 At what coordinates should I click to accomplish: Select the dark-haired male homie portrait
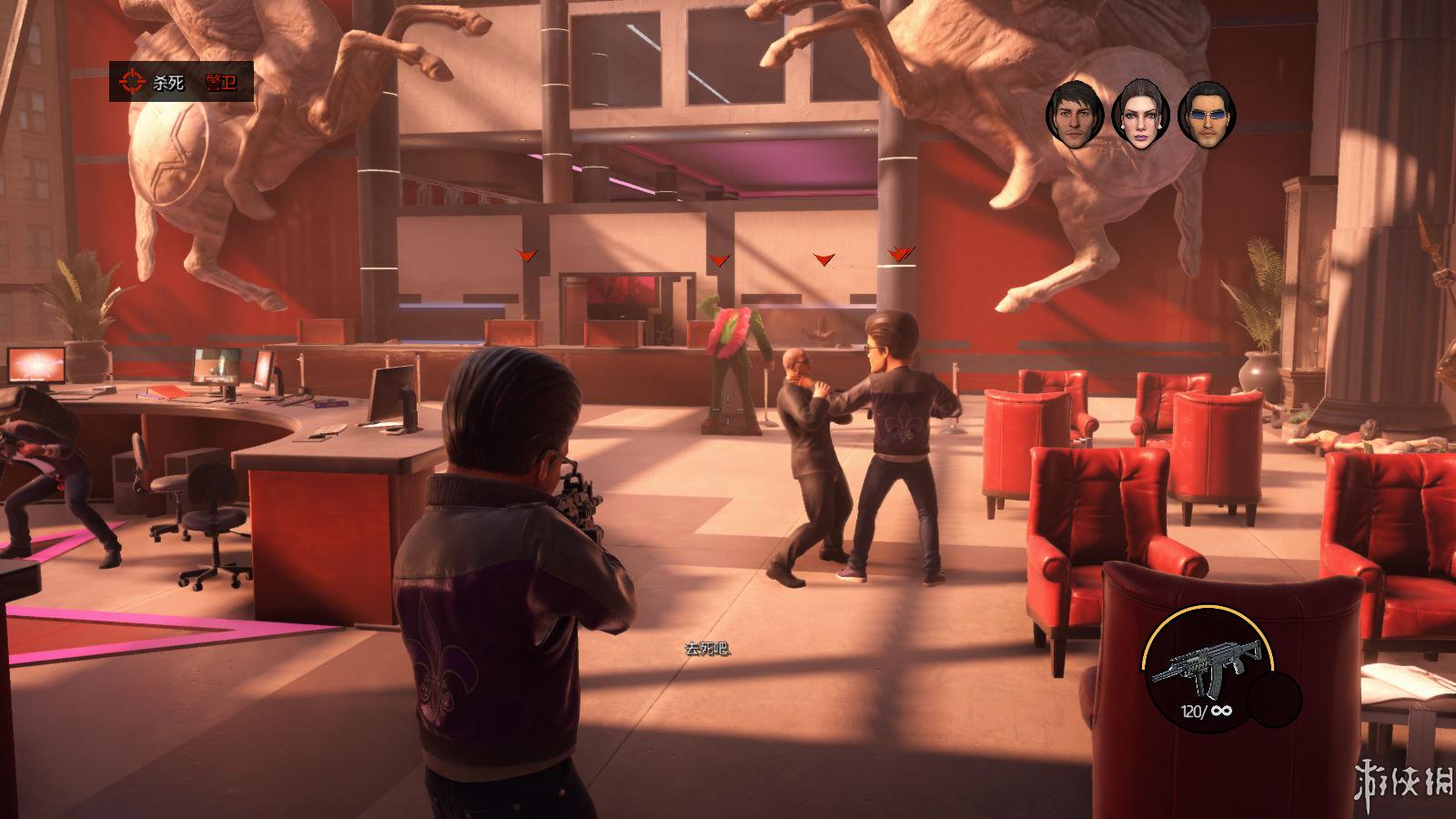point(1075,114)
